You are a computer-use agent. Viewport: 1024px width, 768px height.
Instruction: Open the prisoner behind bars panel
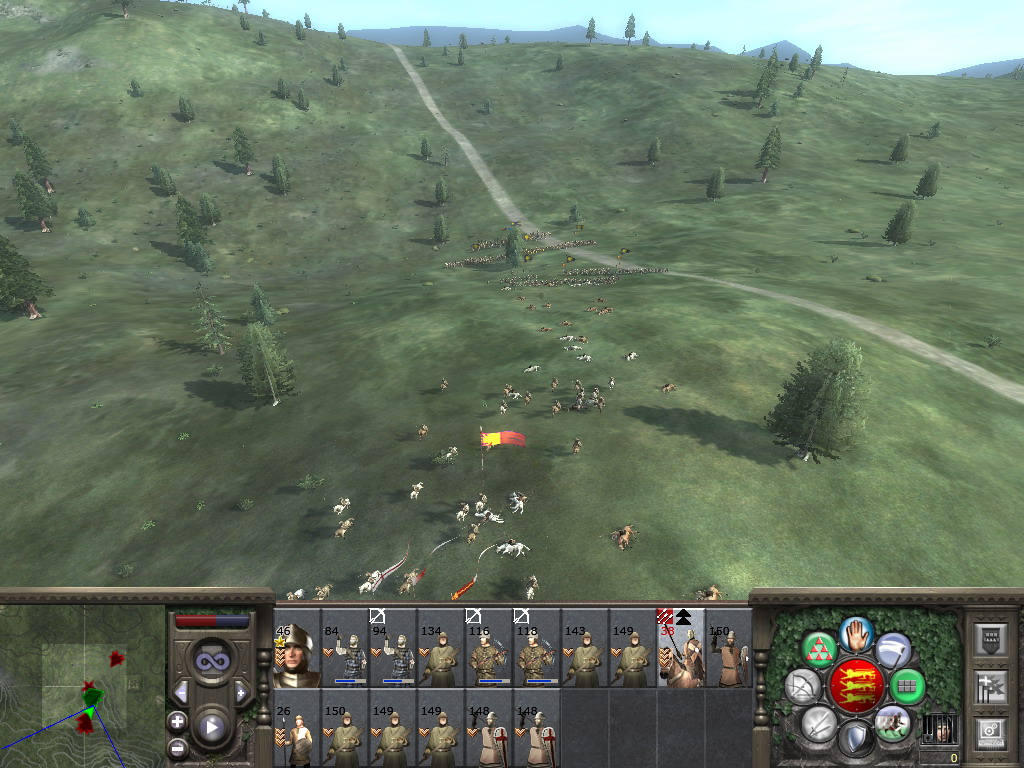coord(937,728)
